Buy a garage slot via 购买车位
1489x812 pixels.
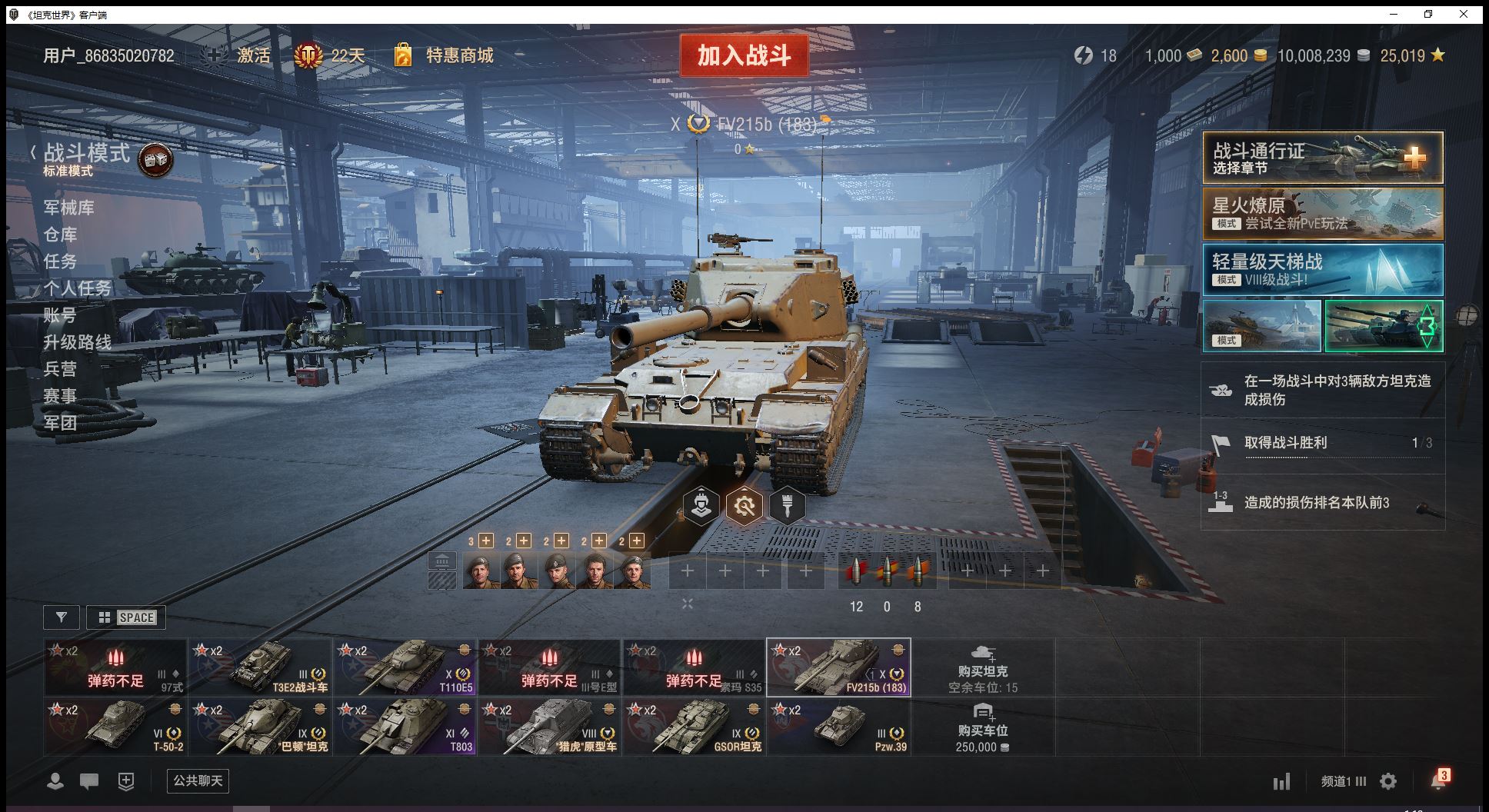pyautogui.click(x=982, y=727)
